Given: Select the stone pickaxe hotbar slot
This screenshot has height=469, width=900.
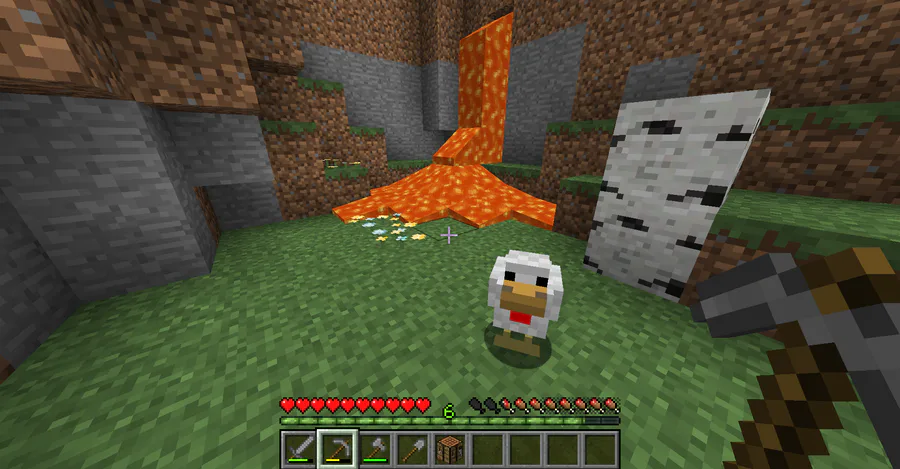Looking at the screenshot, I should (x=336, y=449).
